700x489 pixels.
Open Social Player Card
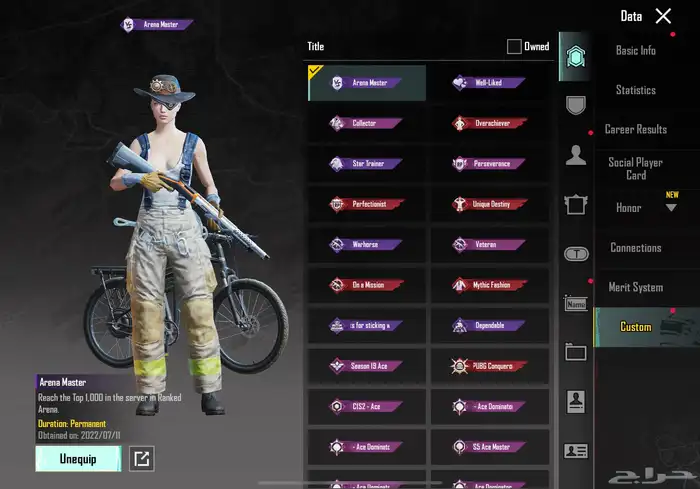pos(636,169)
